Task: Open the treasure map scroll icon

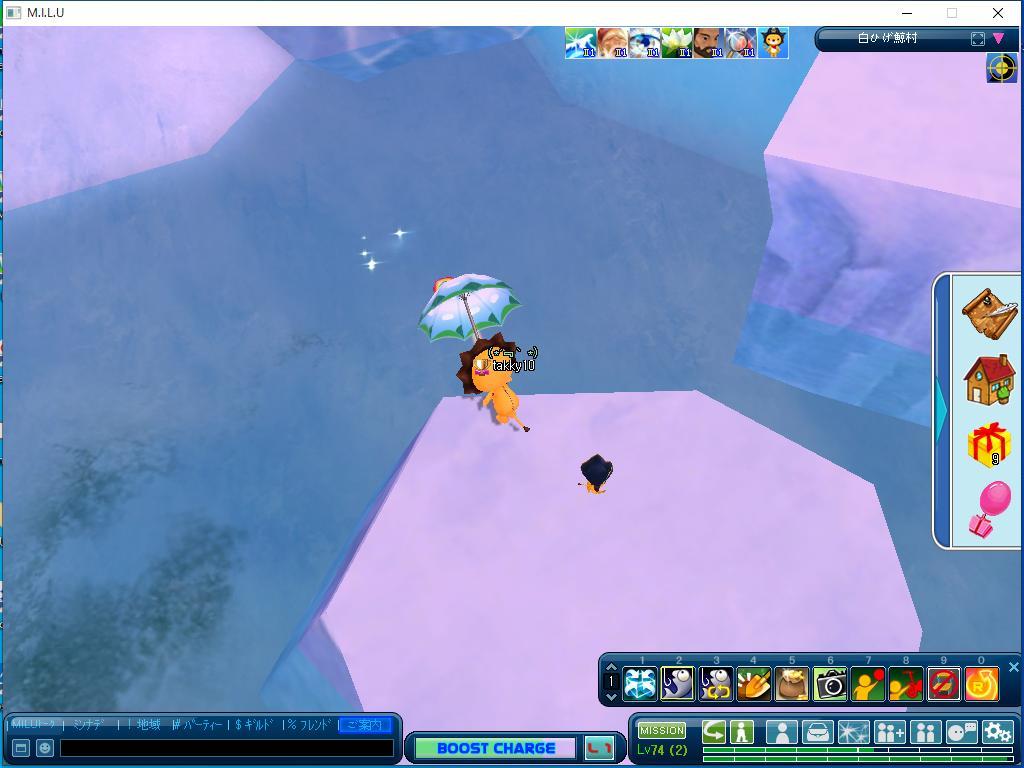Action: tap(989, 312)
